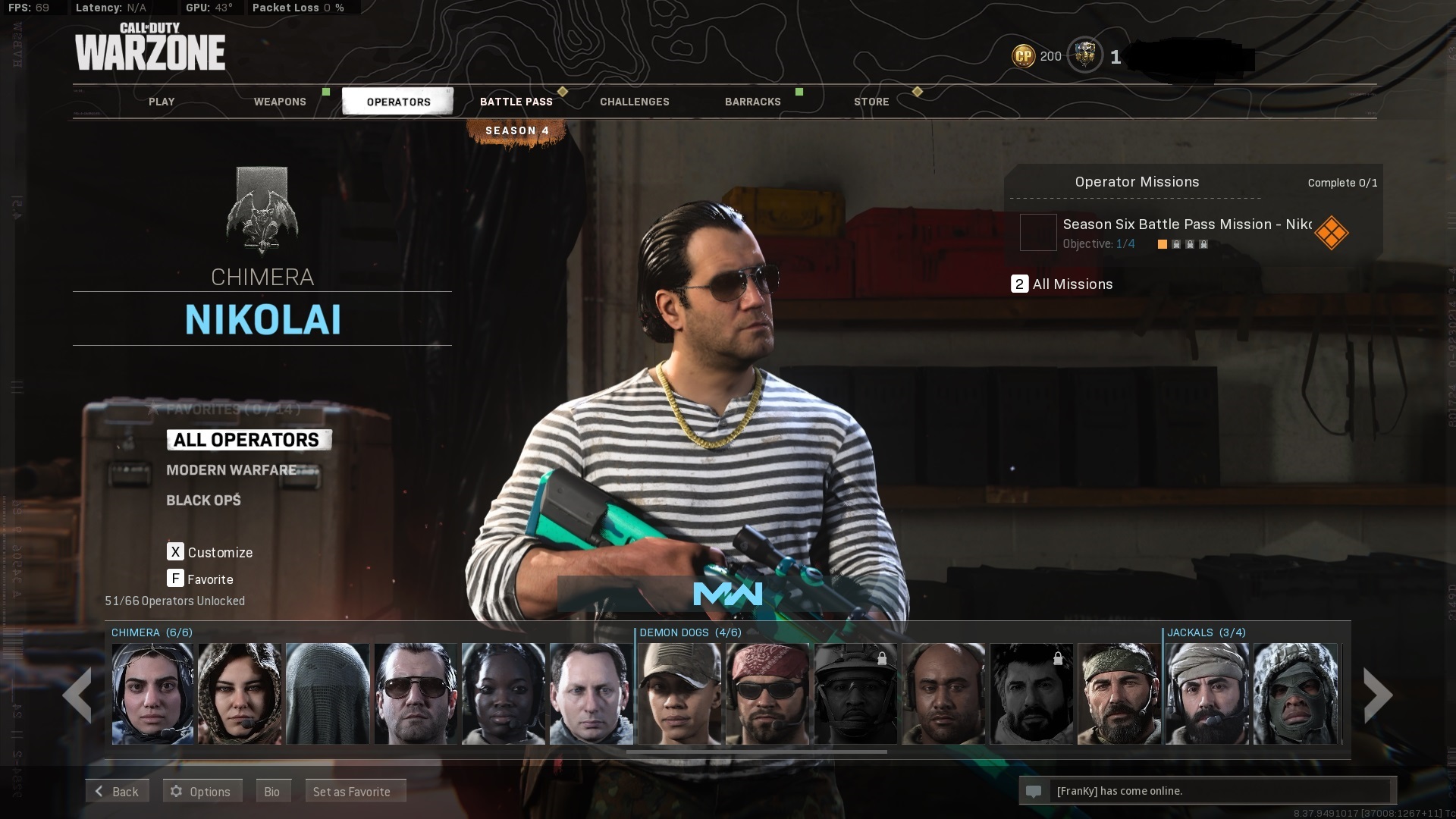
Task: Show the next operators with right arrow
Action: pyautogui.click(x=1377, y=695)
